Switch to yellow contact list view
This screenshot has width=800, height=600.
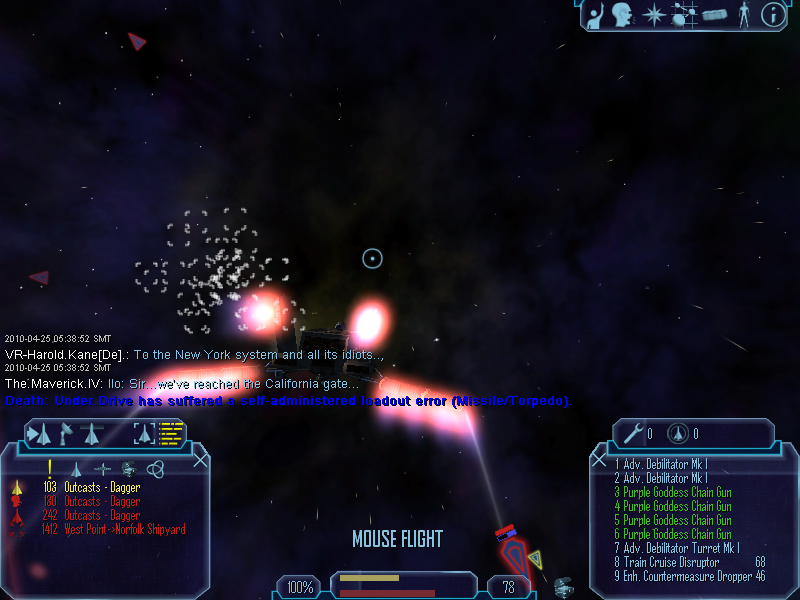(172, 434)
